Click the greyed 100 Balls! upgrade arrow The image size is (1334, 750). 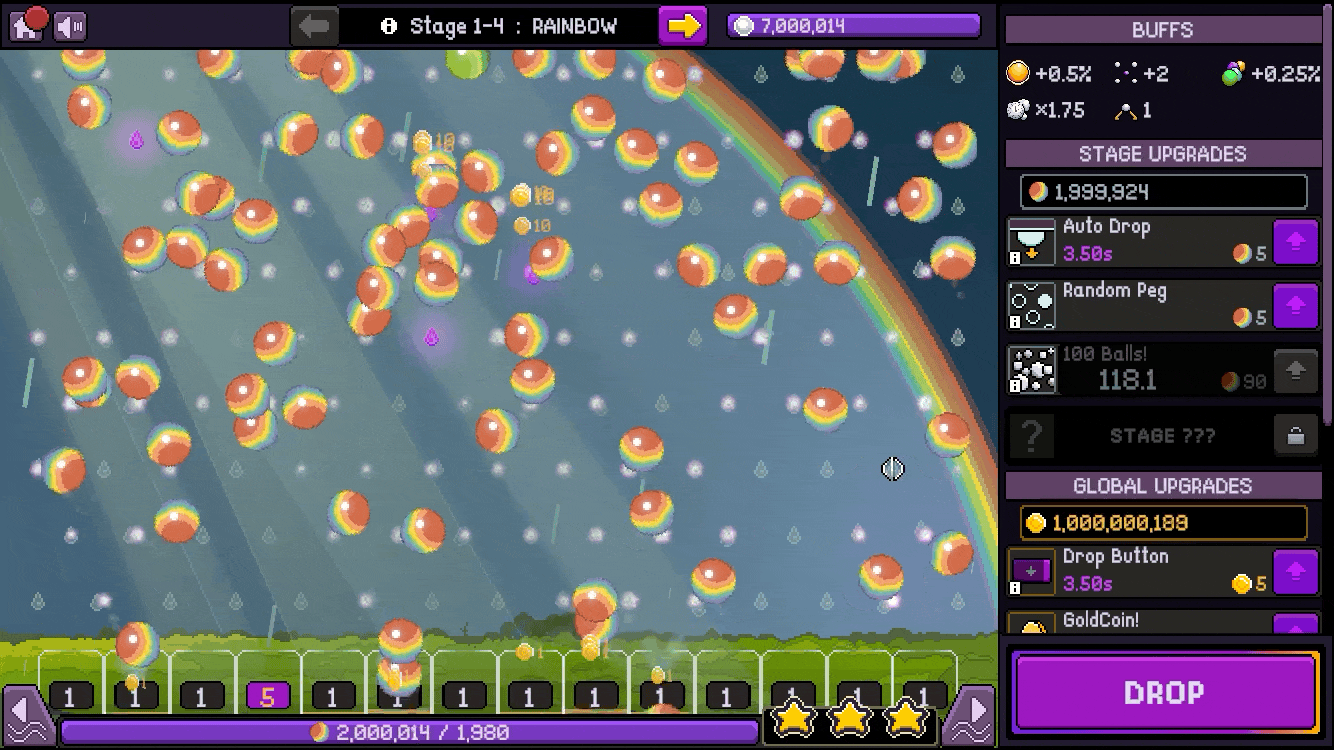(x=1295, y=371)
